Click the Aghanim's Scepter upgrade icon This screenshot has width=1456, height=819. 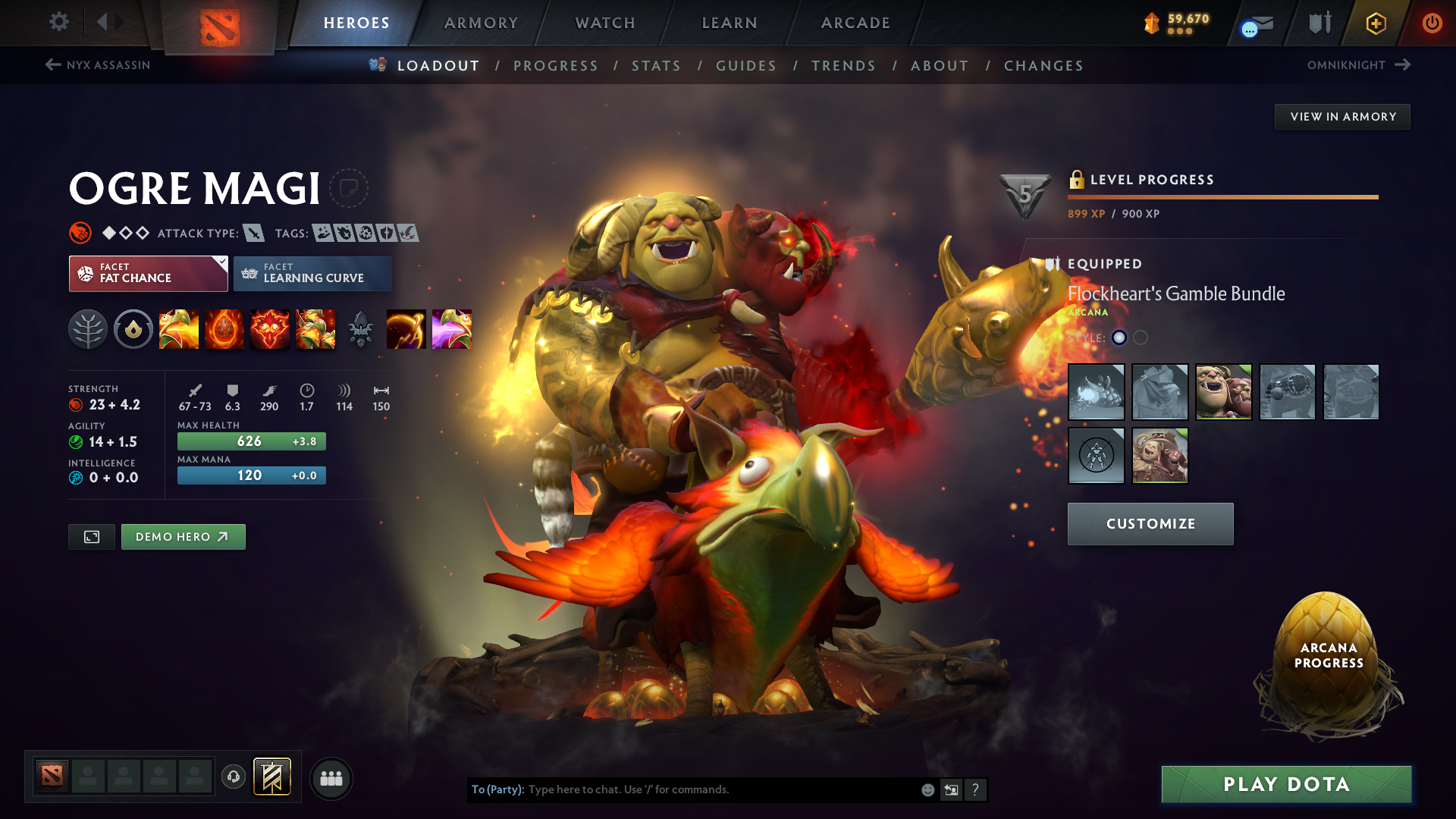pyautogui.click(x=360, y=329)
